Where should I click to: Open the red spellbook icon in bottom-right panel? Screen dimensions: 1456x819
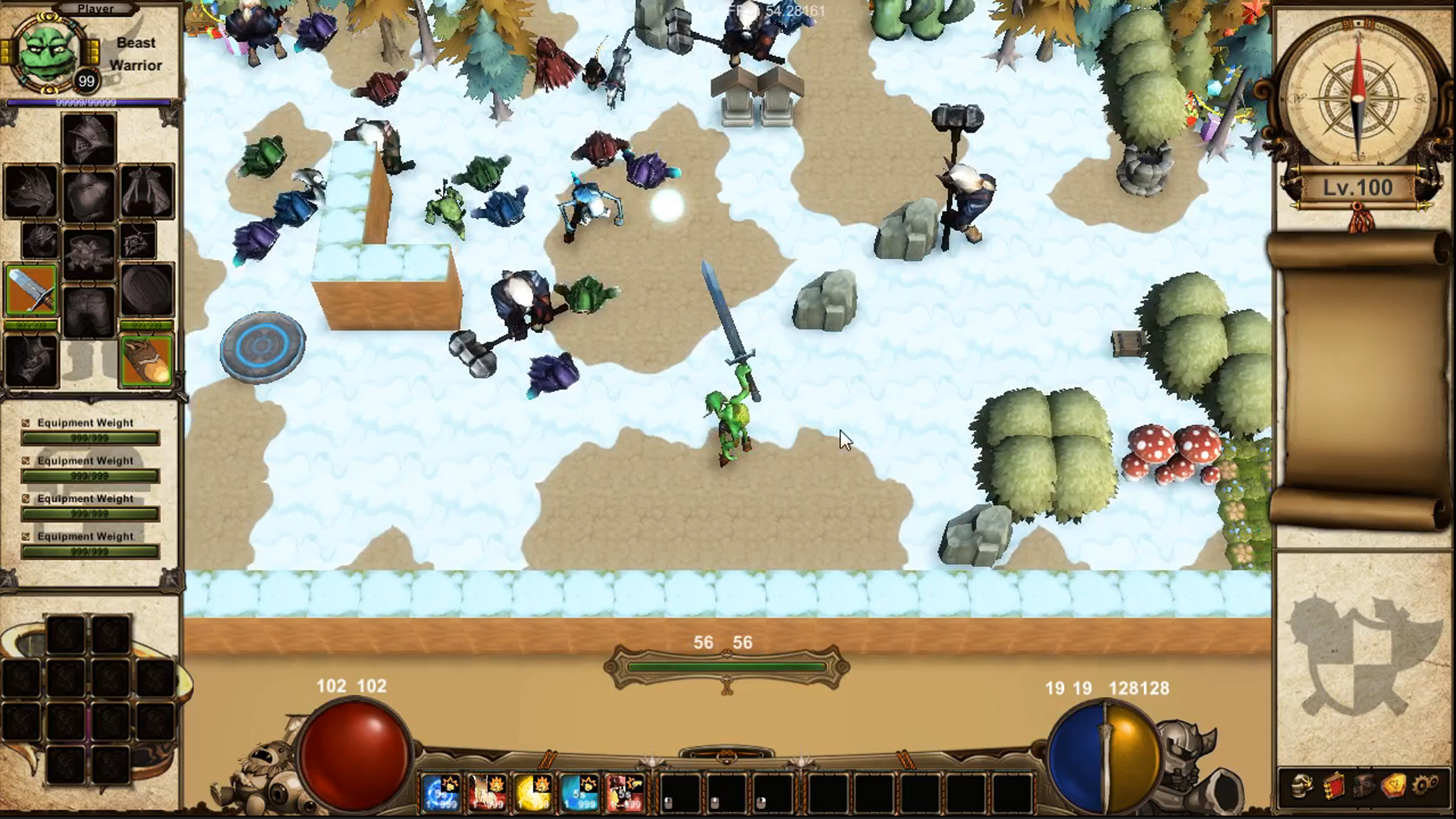[x=1333, y=786]
